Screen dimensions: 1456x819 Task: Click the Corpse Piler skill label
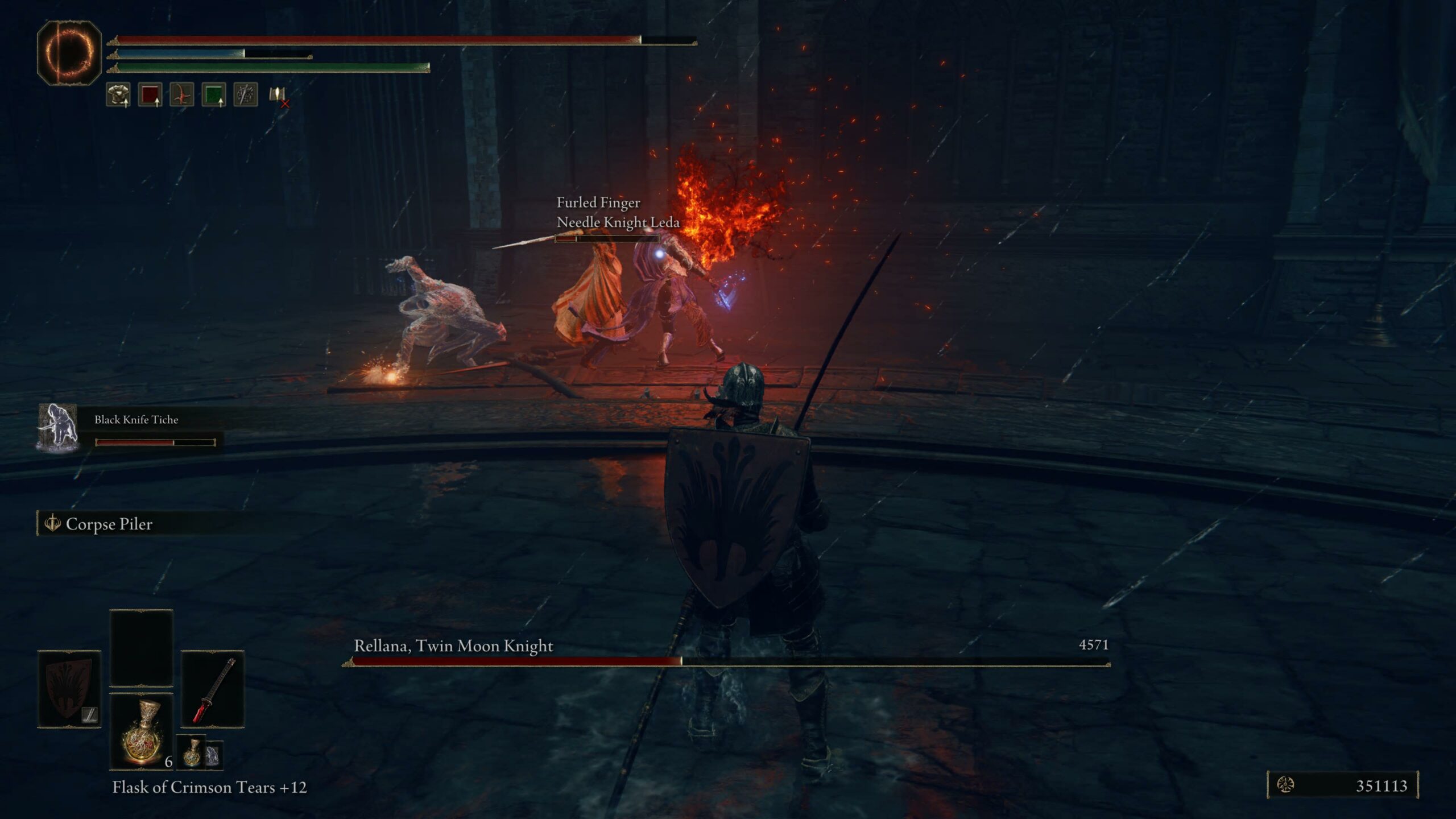point(108,524)
